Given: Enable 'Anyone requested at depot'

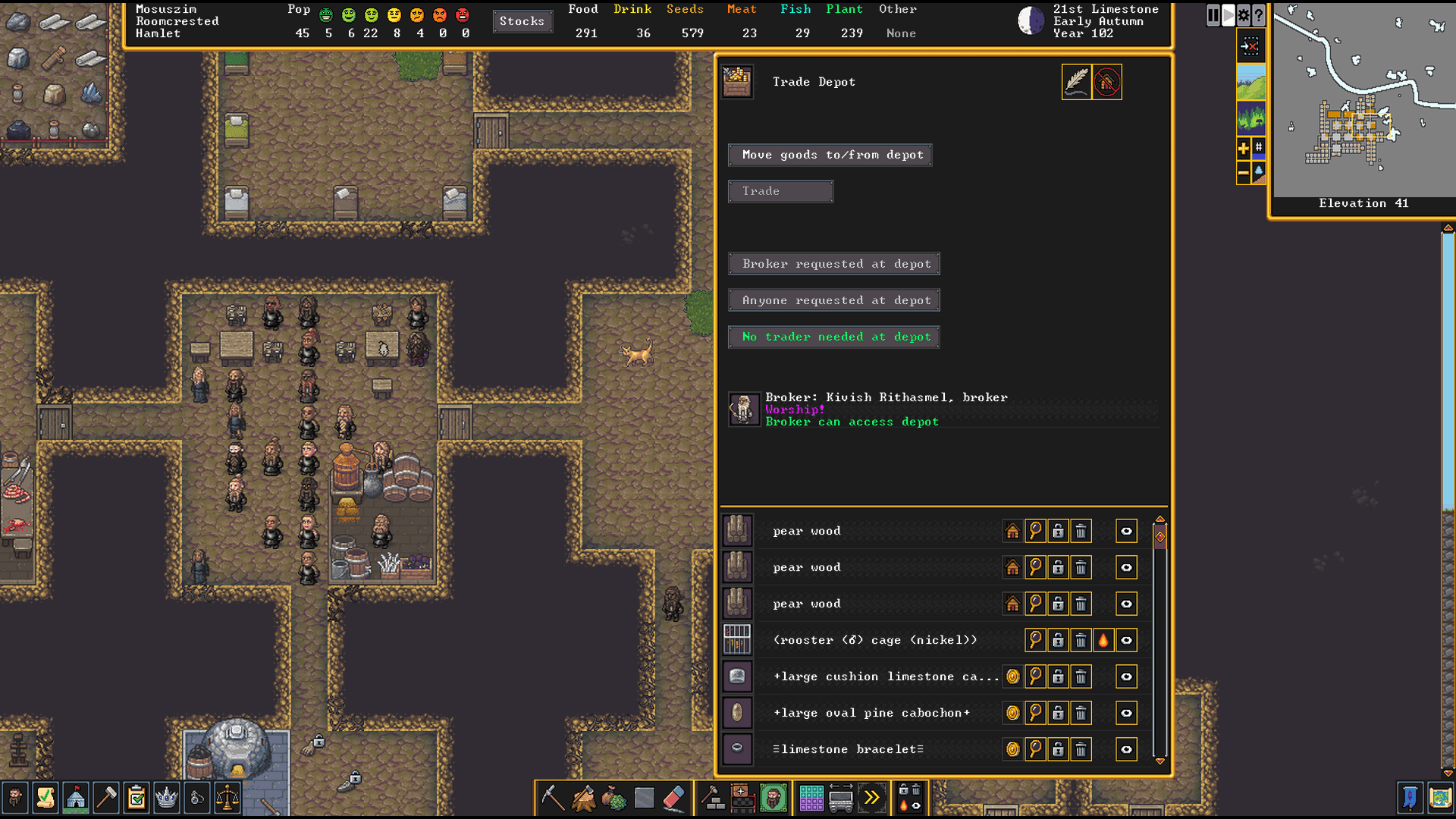Looking at the screenshot, I should [833, 300].
